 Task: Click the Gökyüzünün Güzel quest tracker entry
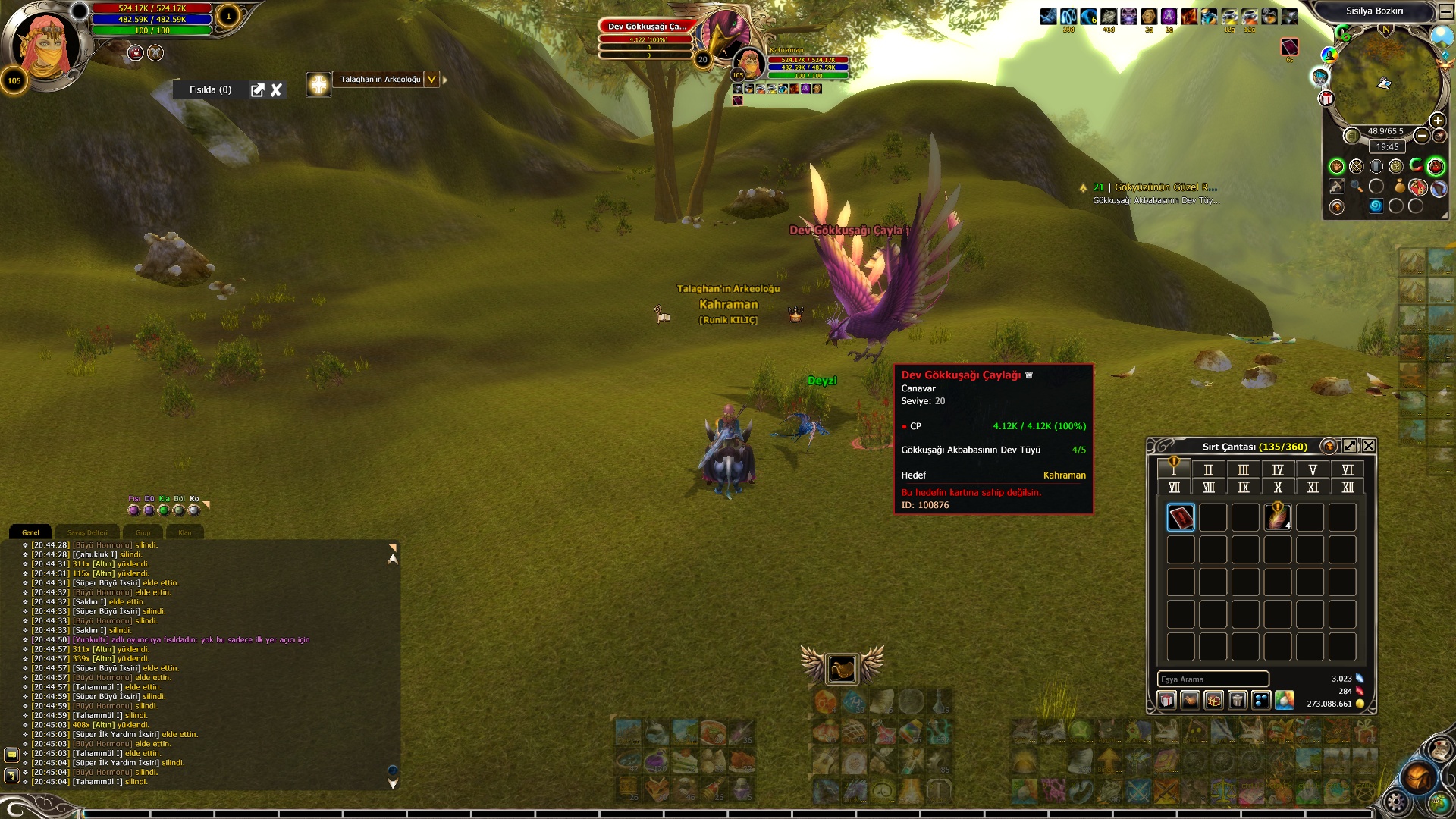point(1156,187)
